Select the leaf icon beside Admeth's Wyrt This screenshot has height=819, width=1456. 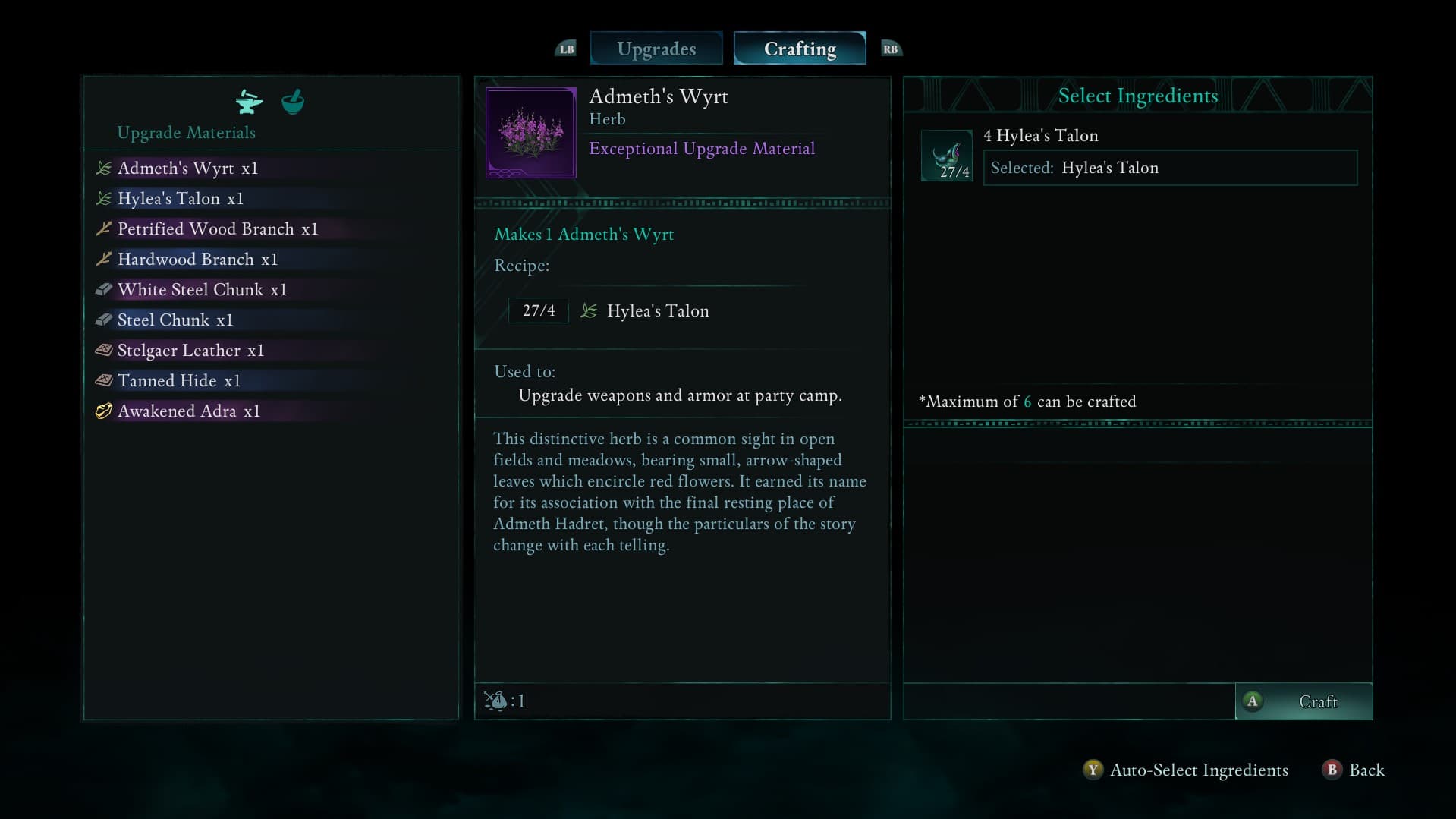(104, 168)
